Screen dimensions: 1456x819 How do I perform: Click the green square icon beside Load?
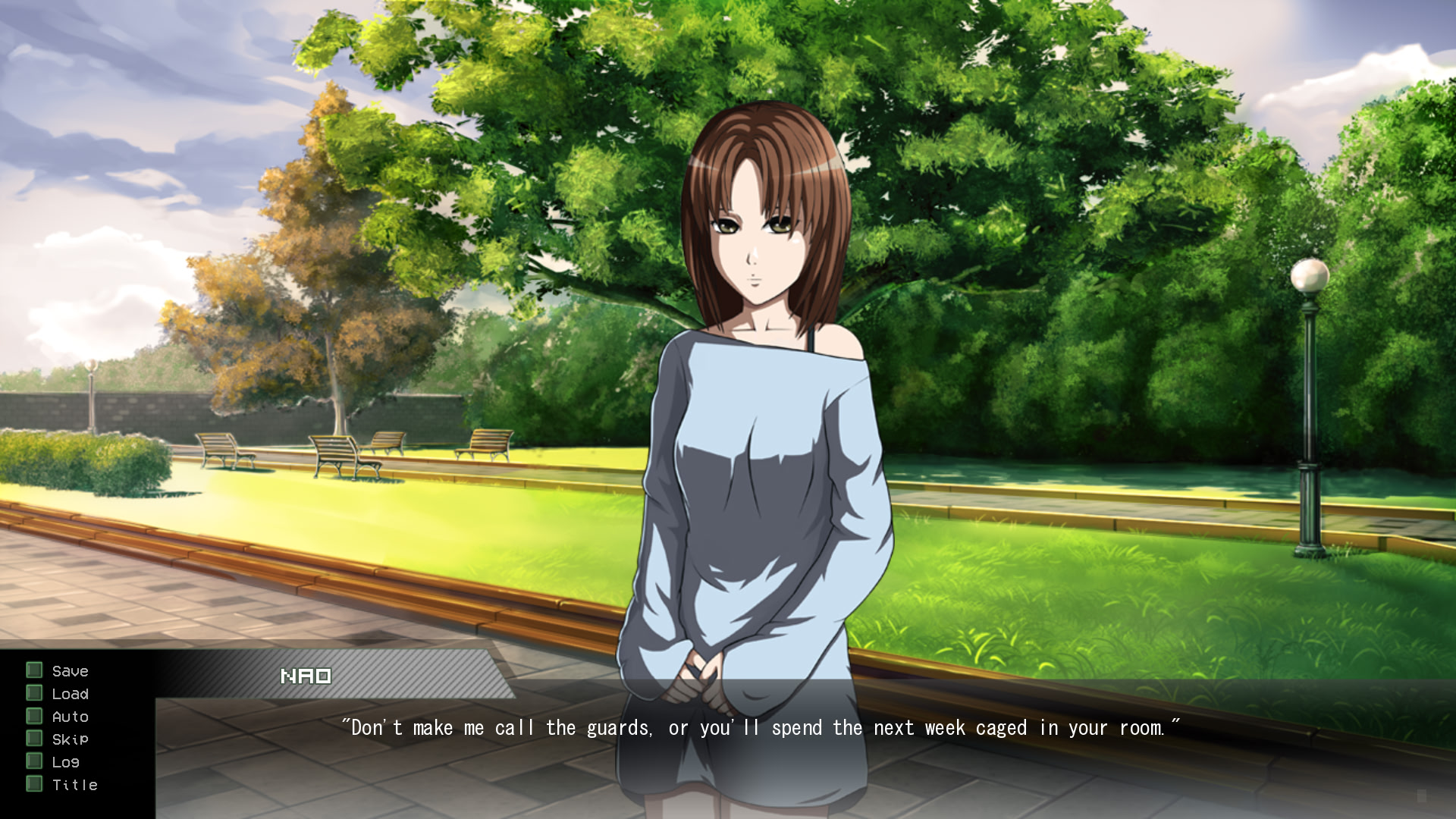click(33, 693)
